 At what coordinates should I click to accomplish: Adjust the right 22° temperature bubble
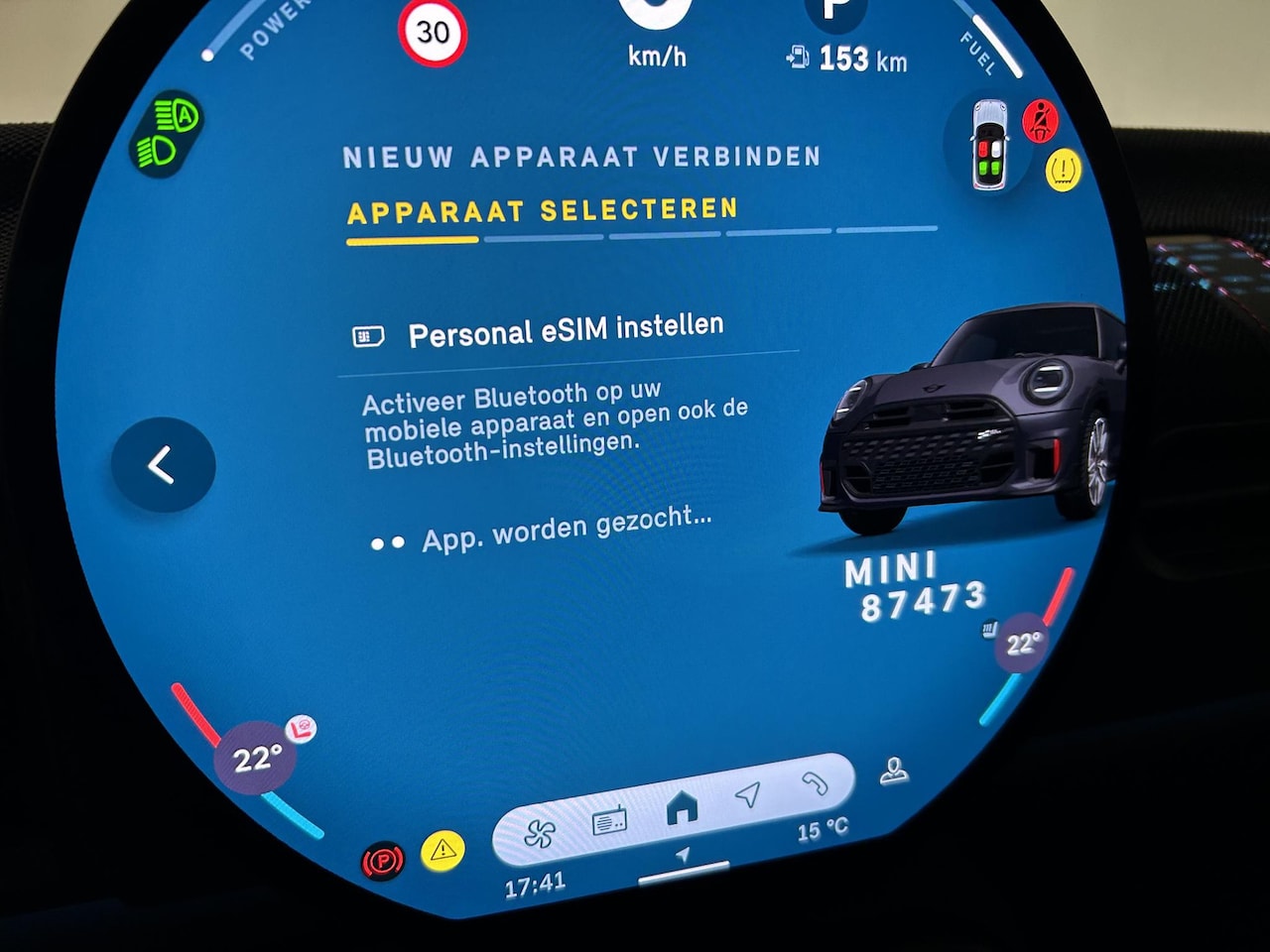[1021, 644]
